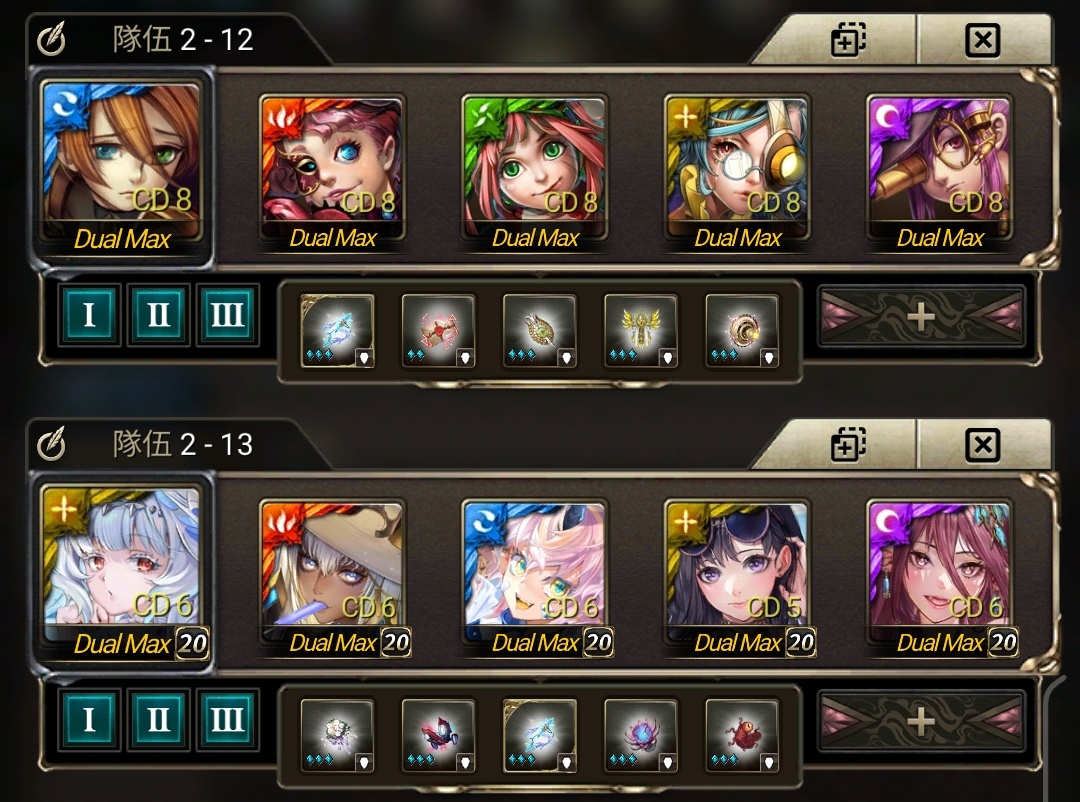Open the golden winged craft slot
The height and width of the screenshot is (802, 1080).
pos(641,330)
